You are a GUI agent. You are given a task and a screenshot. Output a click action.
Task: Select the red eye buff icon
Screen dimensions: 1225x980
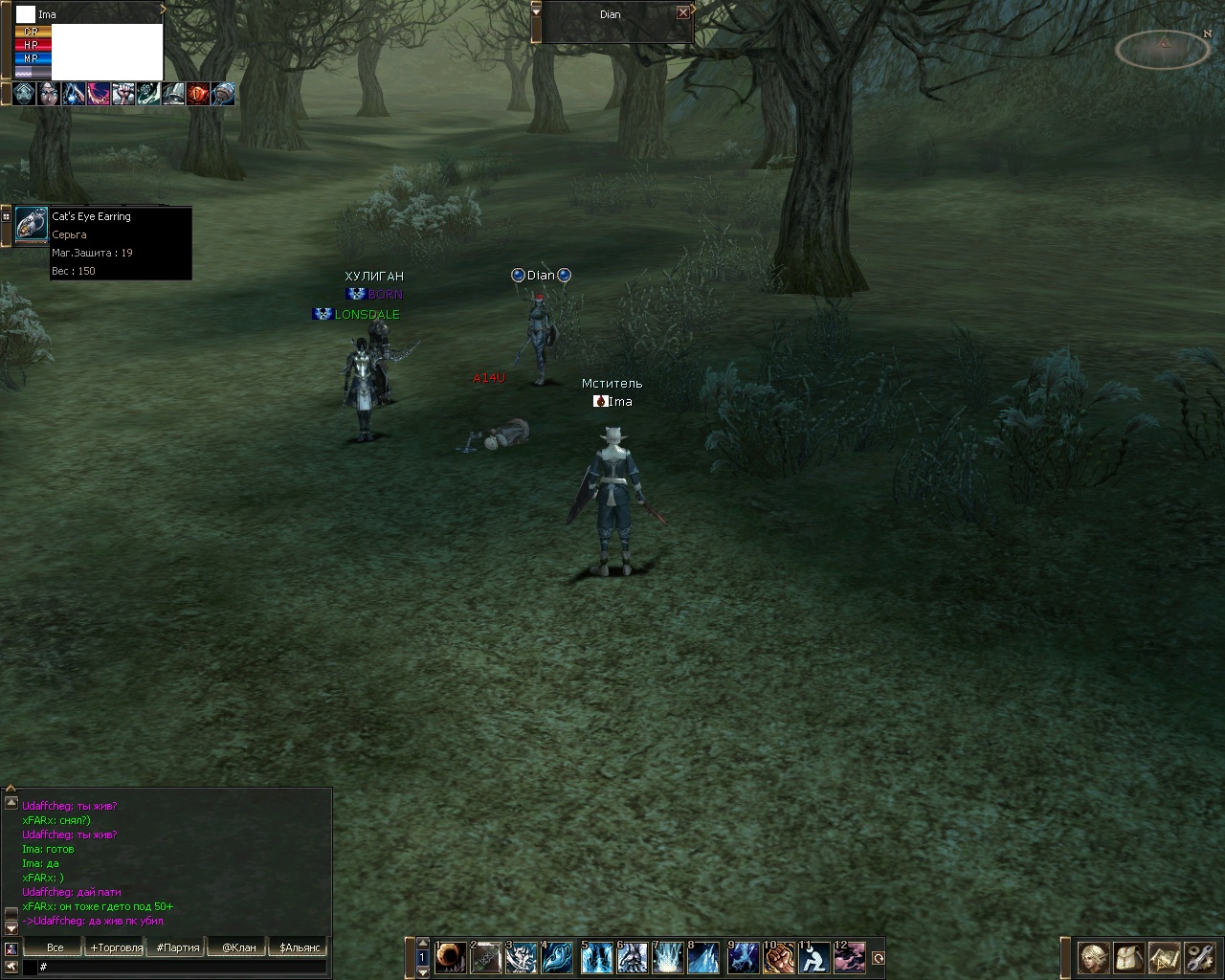[x=198, y=94]
